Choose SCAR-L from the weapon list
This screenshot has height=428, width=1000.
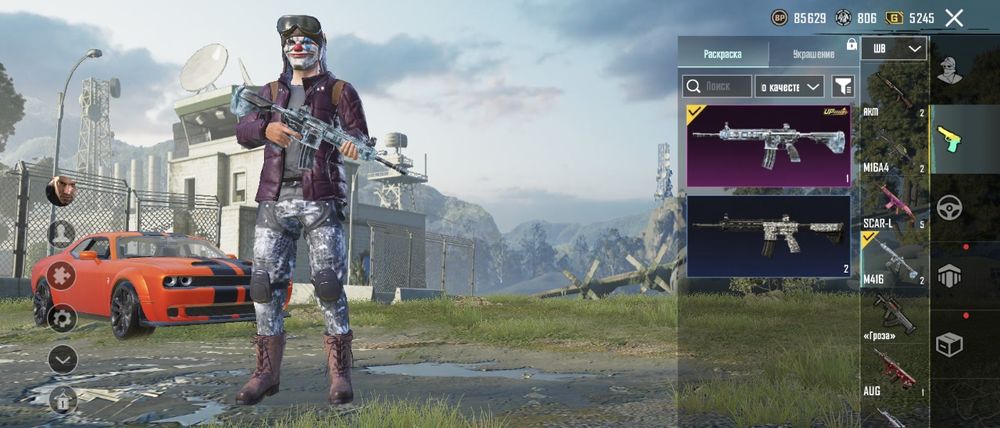point(894,204)
